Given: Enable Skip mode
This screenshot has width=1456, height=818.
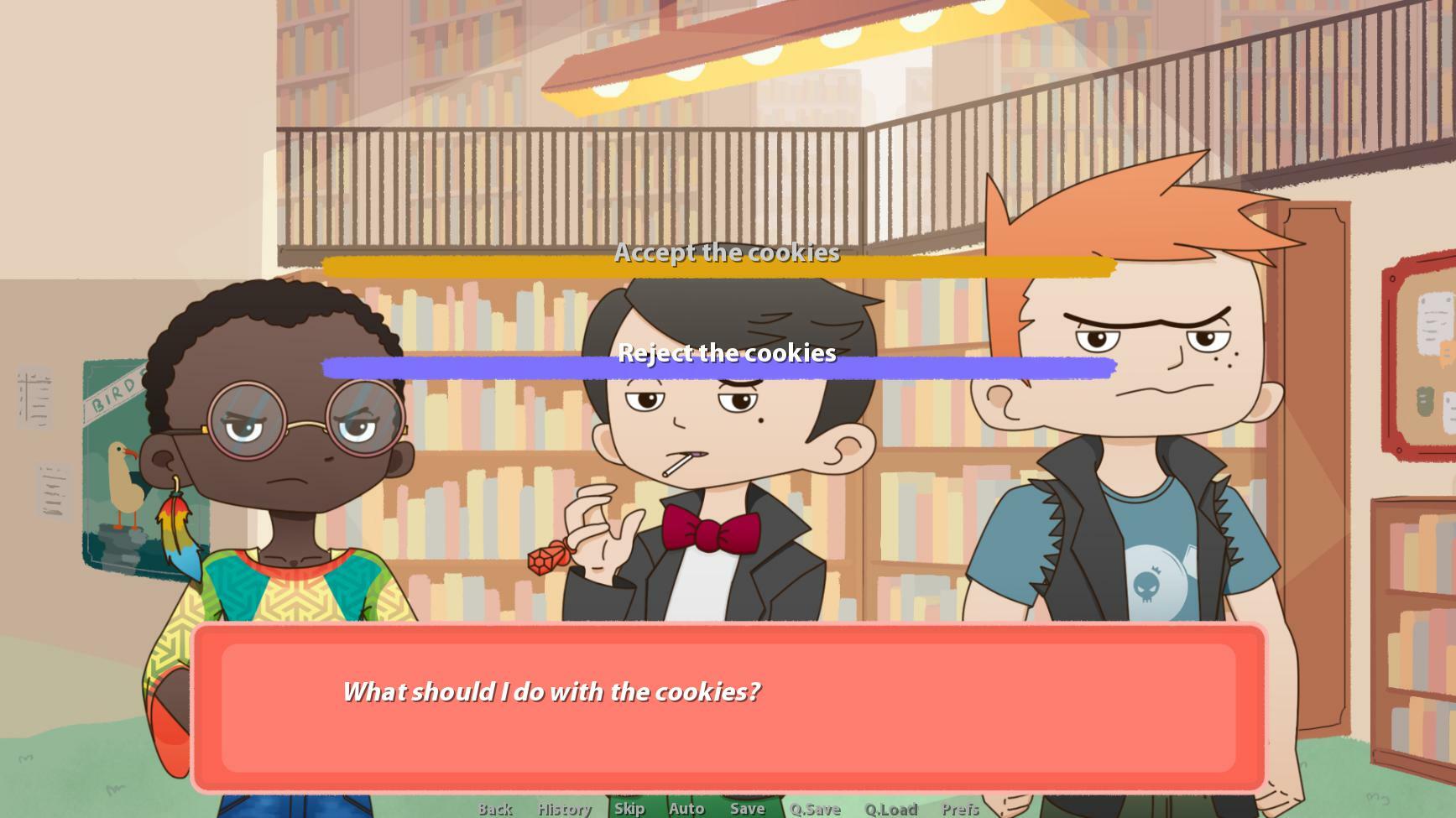Looking at the screenshot, I should pos(629,809).
